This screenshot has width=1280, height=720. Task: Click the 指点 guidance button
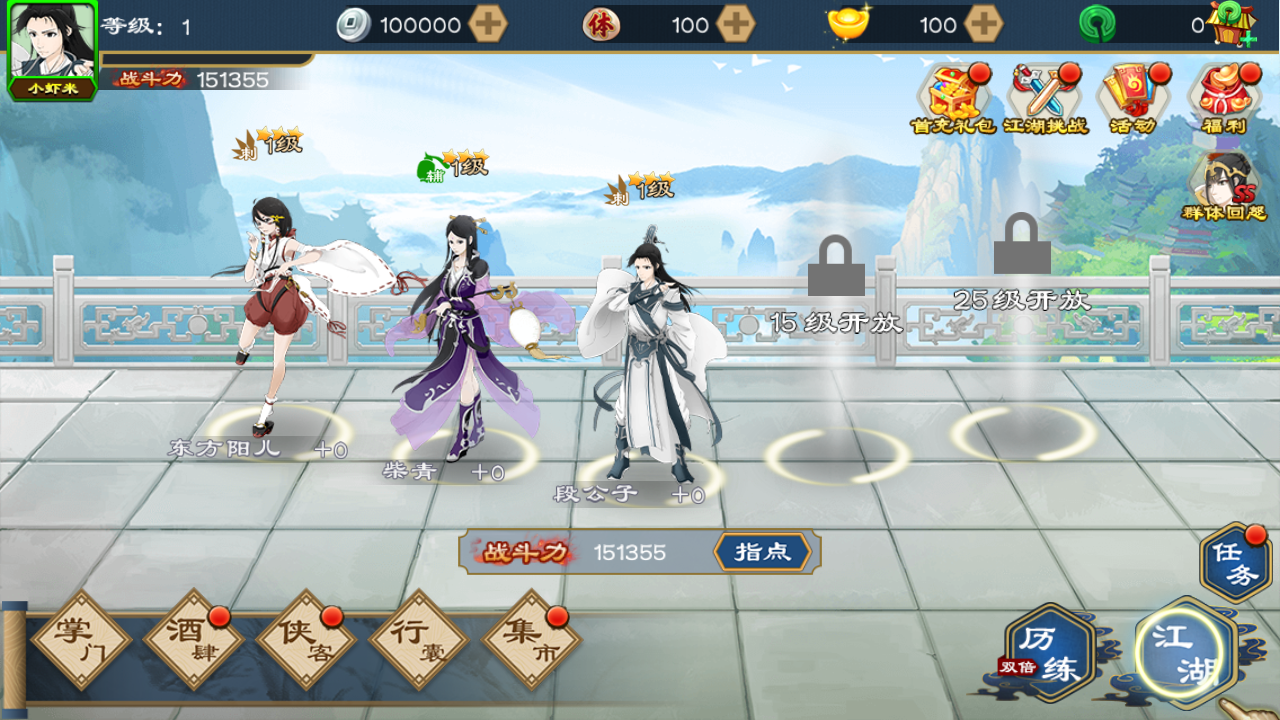click(x=762, y=552)
